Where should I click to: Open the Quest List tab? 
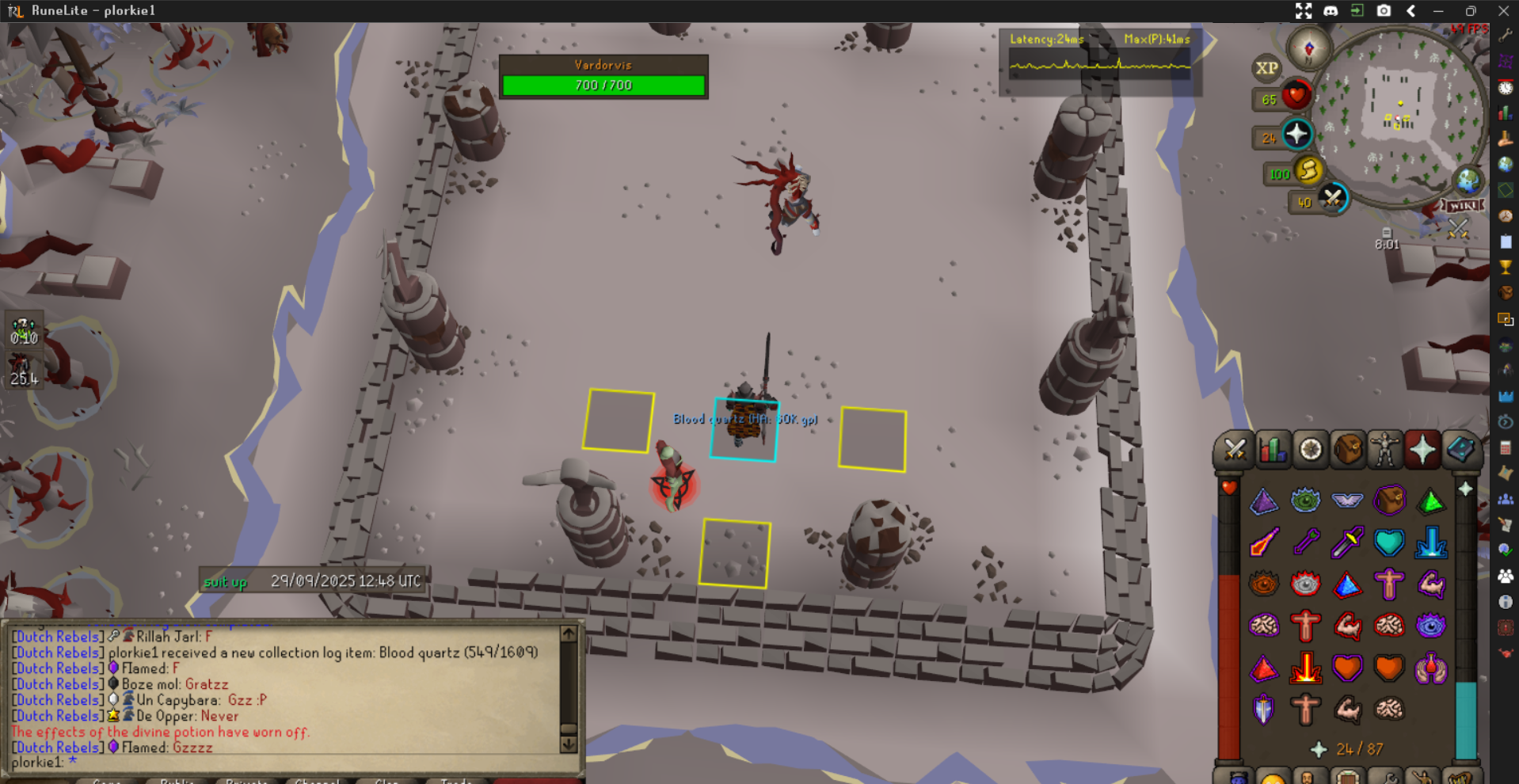(x=1310, y=450)
